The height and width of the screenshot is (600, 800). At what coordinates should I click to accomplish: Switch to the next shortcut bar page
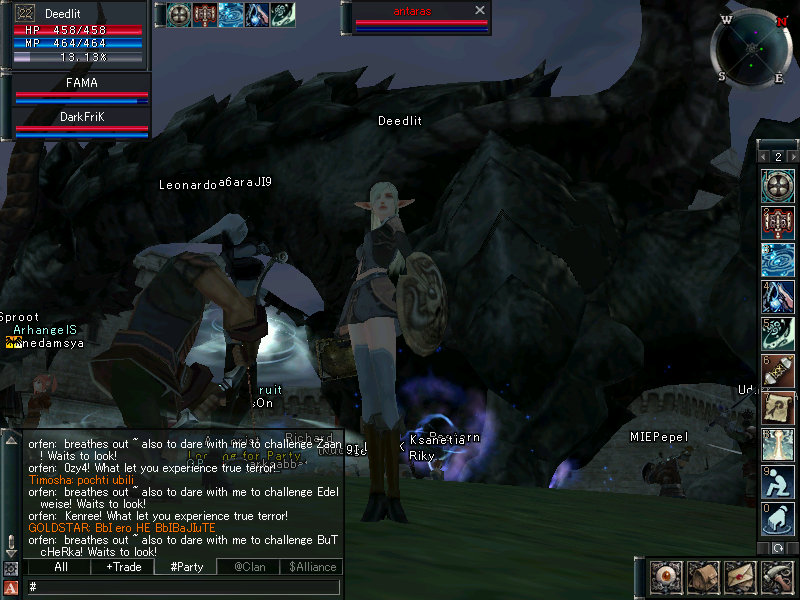793,157
